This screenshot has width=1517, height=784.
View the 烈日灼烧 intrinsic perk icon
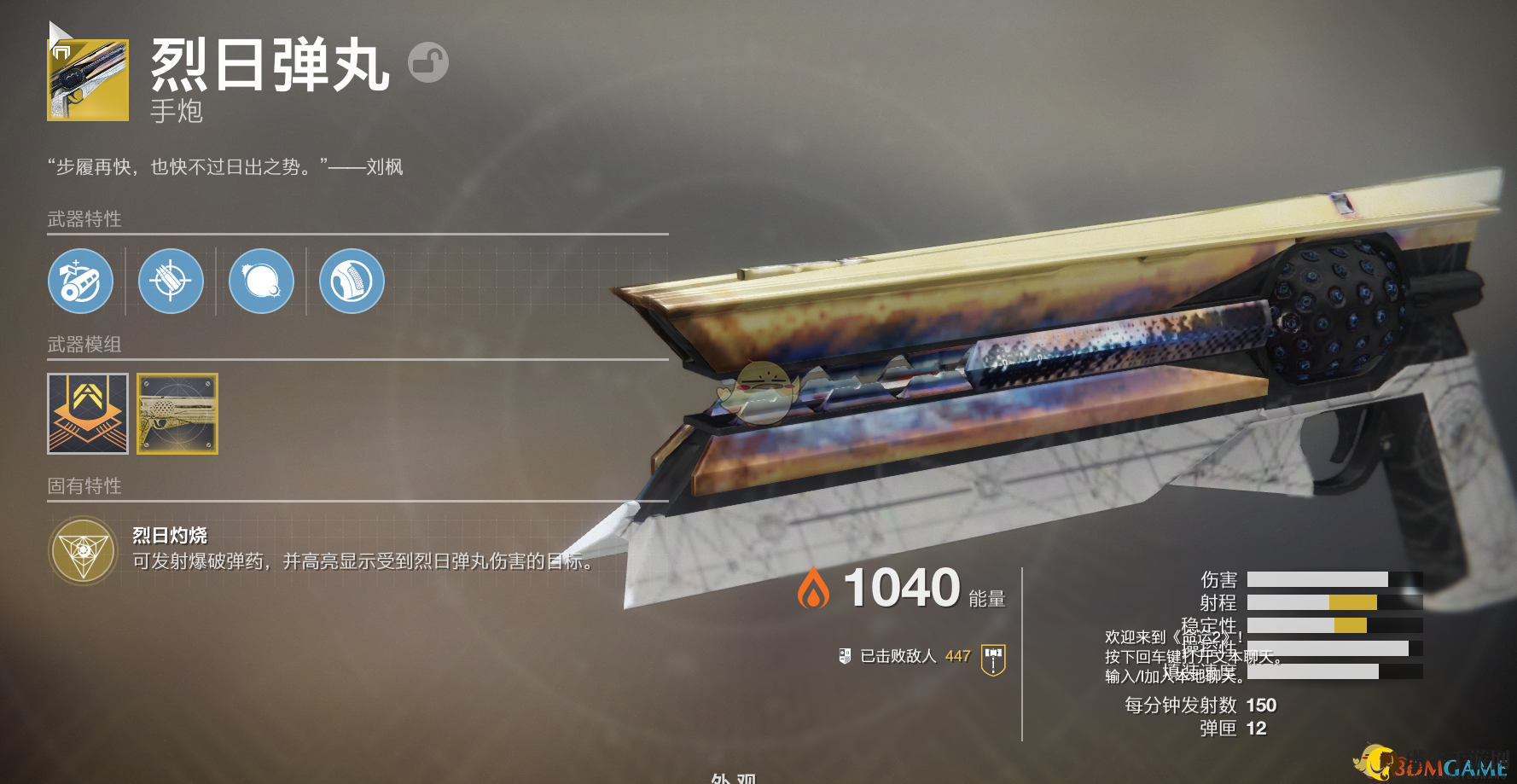point(84,551)
